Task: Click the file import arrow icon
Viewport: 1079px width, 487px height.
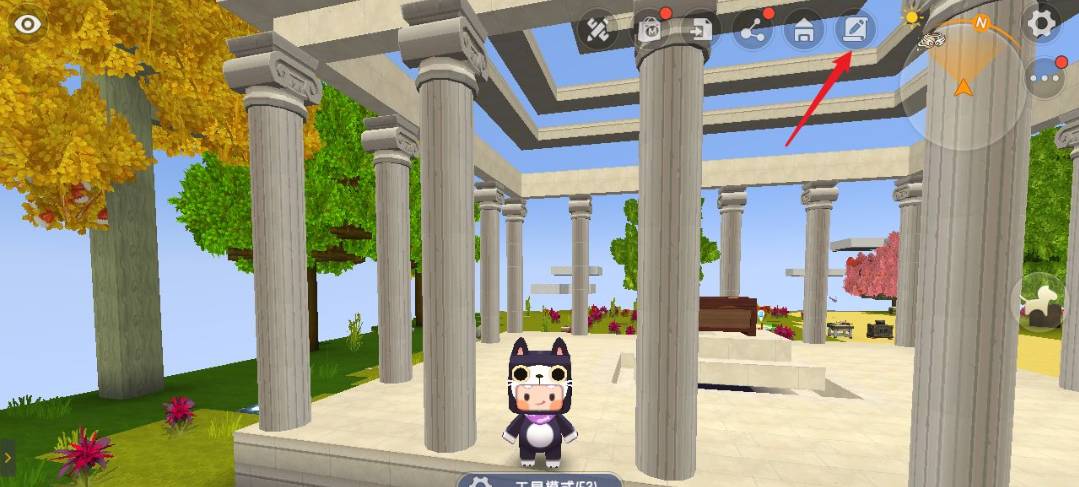Action: (698, 31)
